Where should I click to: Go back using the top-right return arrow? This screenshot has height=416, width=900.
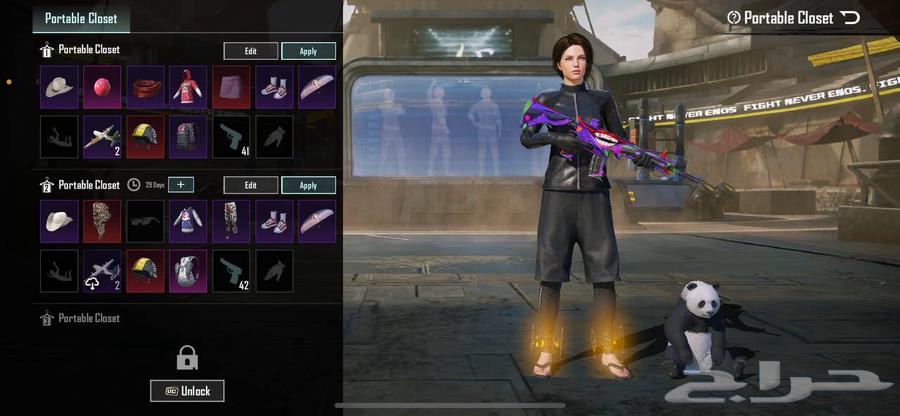[x=850, y=17]
